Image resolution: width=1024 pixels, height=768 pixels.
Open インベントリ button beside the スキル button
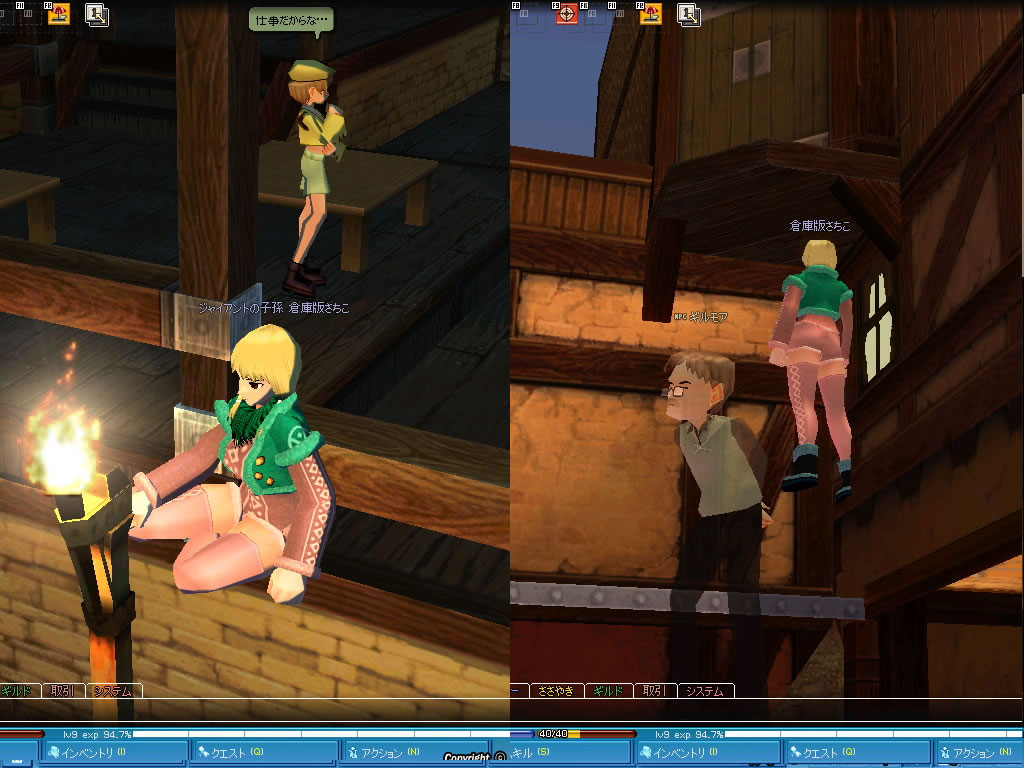(708, 752)
